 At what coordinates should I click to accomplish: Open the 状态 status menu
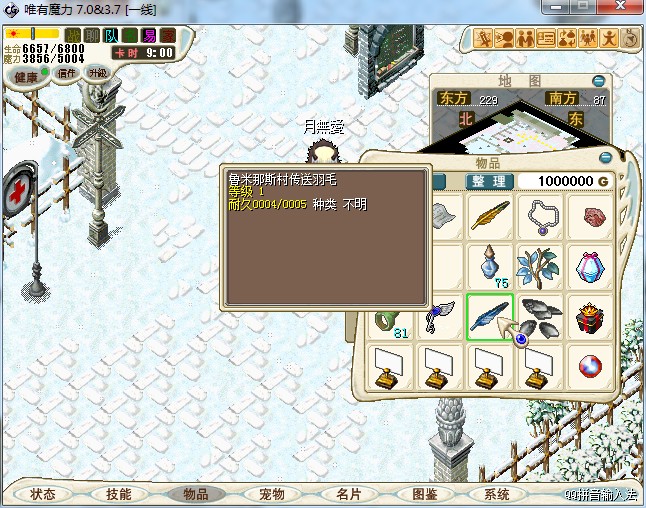click(43, 494)
